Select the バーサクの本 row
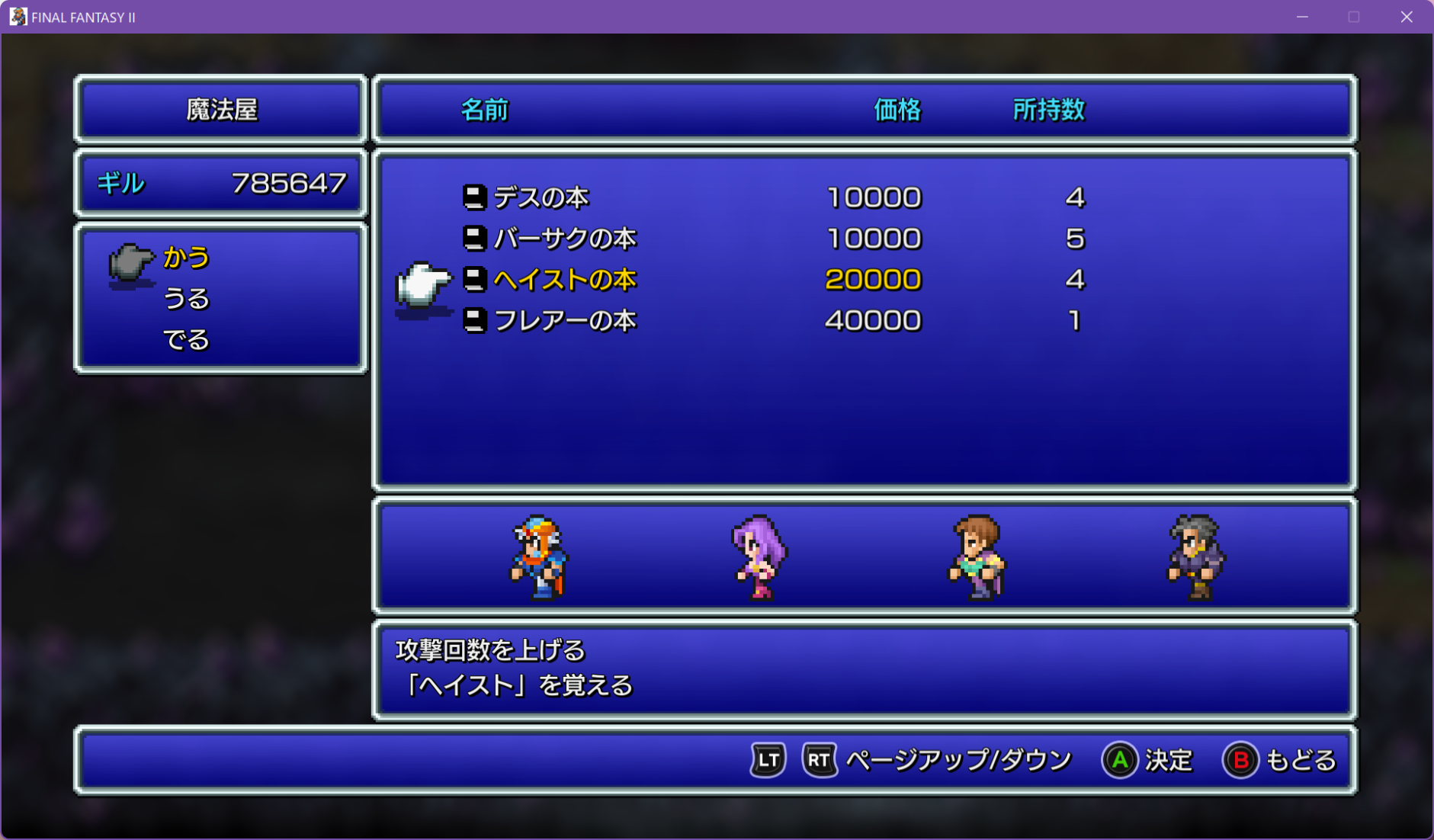 tap(565, 239)
